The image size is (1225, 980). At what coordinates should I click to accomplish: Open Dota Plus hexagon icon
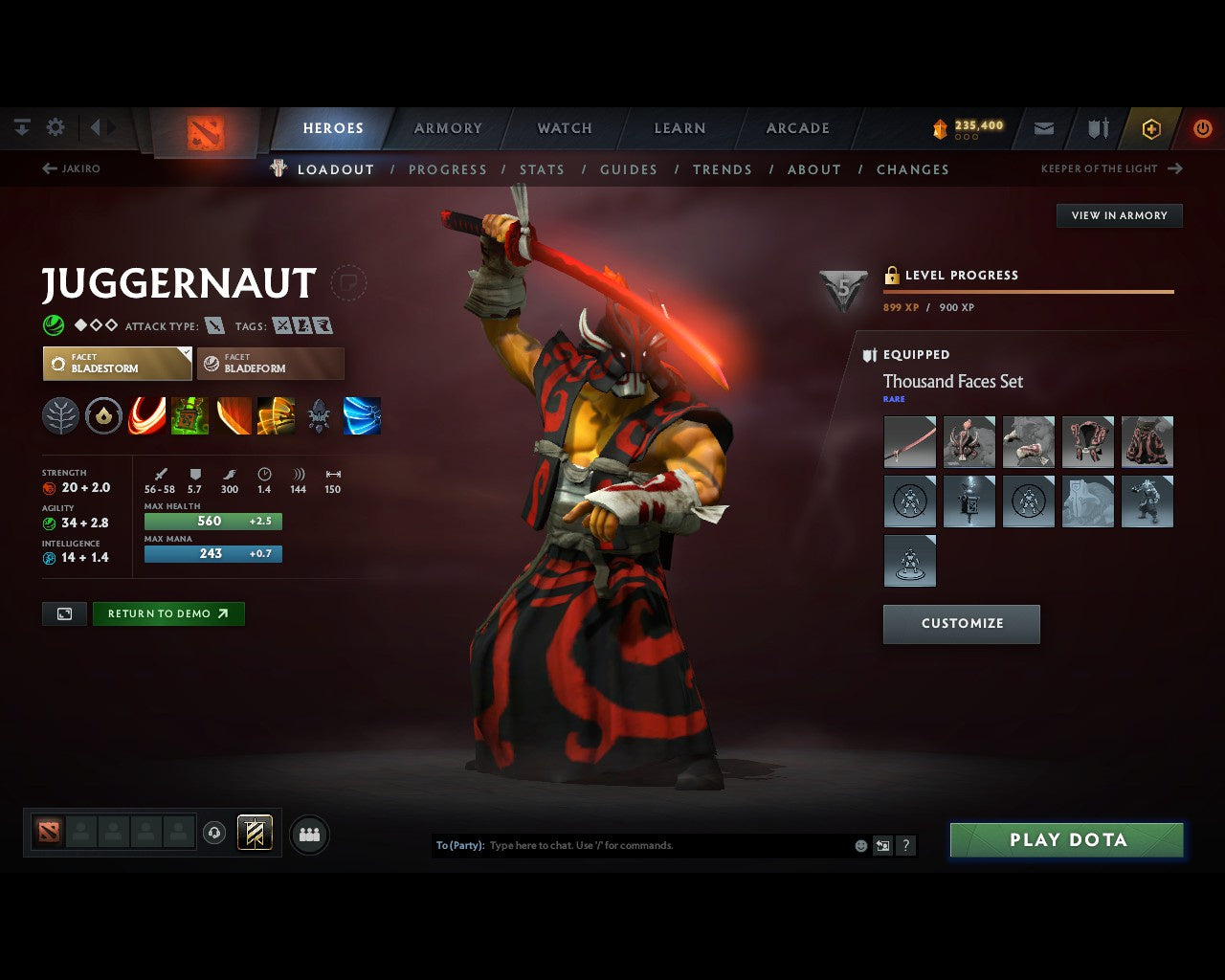(1151, 127)
